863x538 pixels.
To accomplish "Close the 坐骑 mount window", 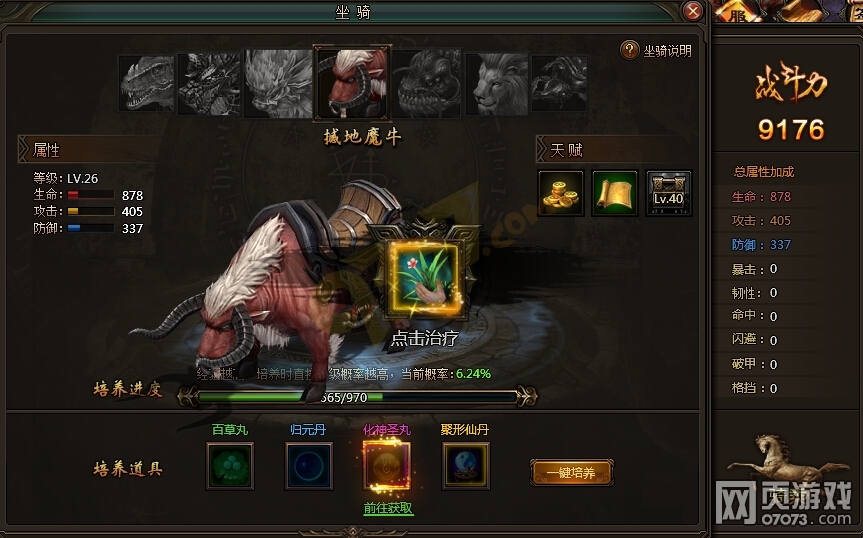I will (692, 11).
